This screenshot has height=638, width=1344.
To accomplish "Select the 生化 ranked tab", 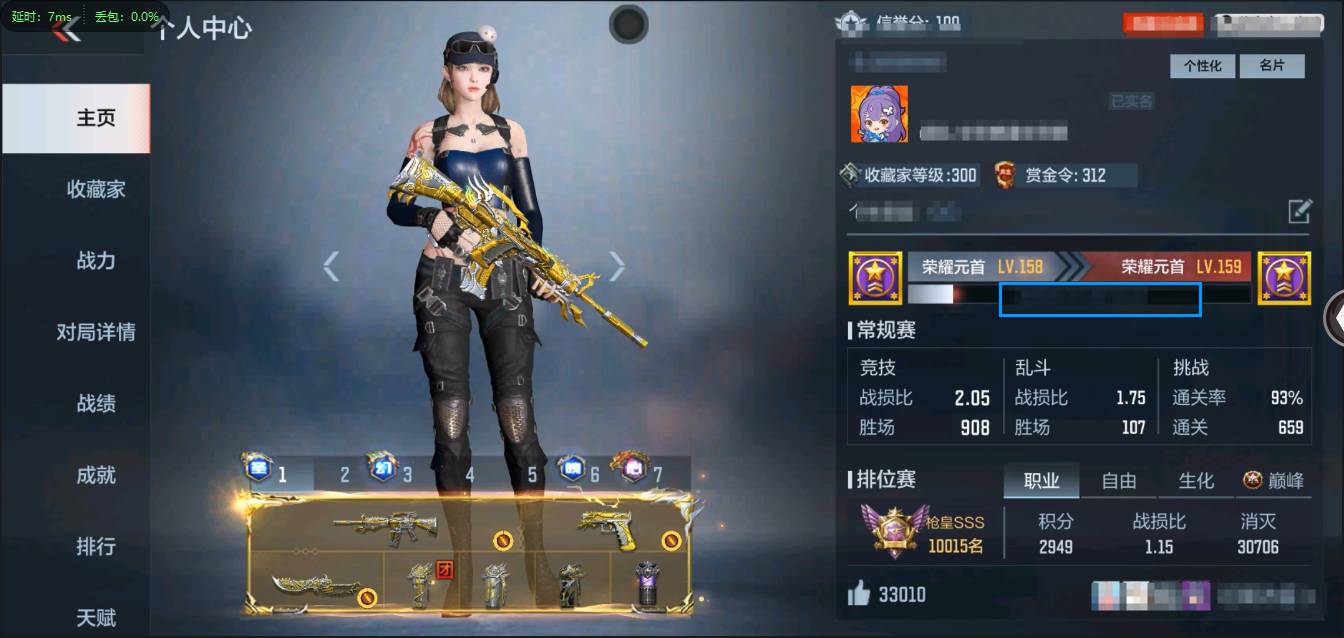I will 1196,481.
